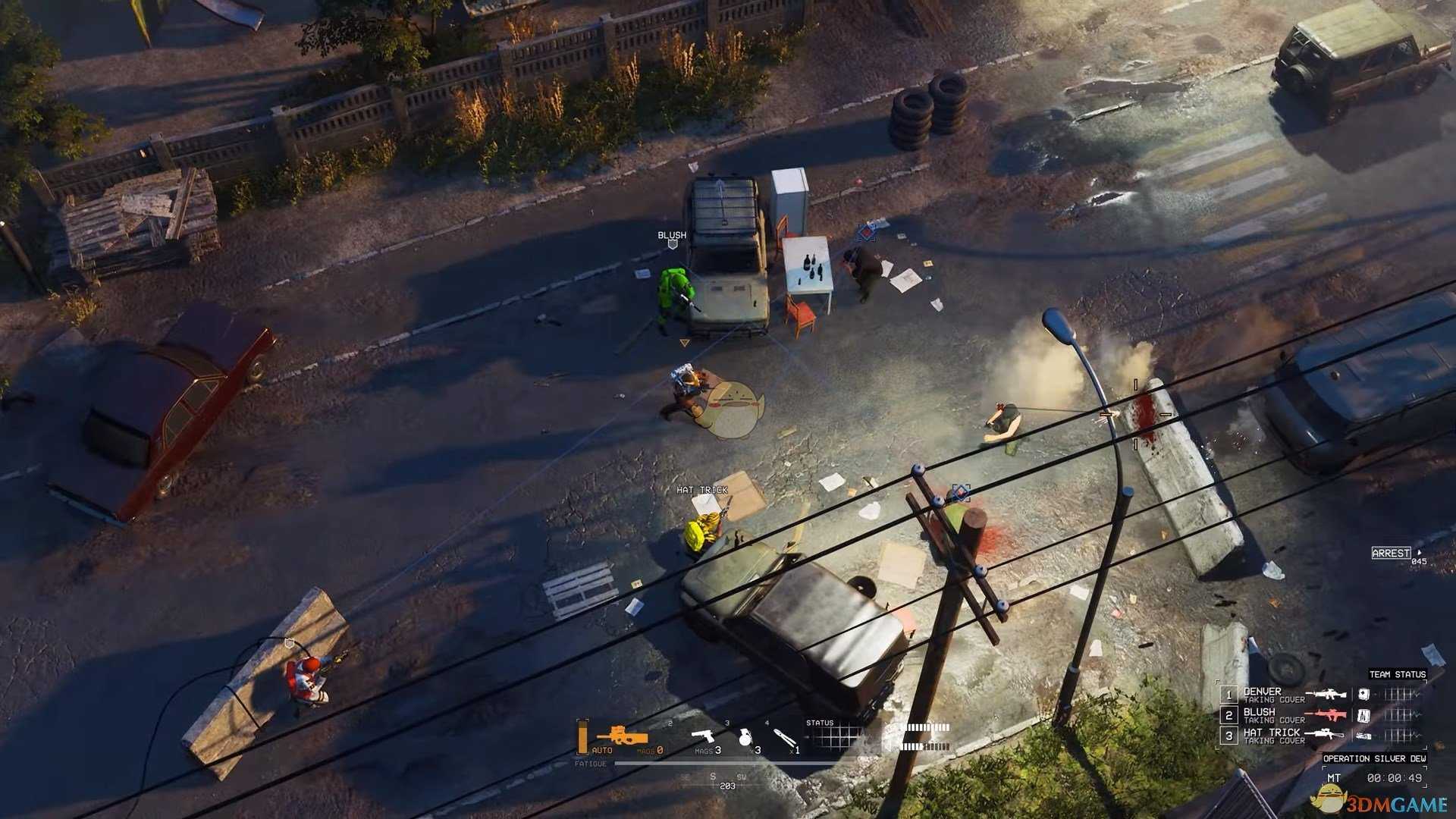
Task: Click Blush's inventory item icon
Action: [x=1363, y=715]
